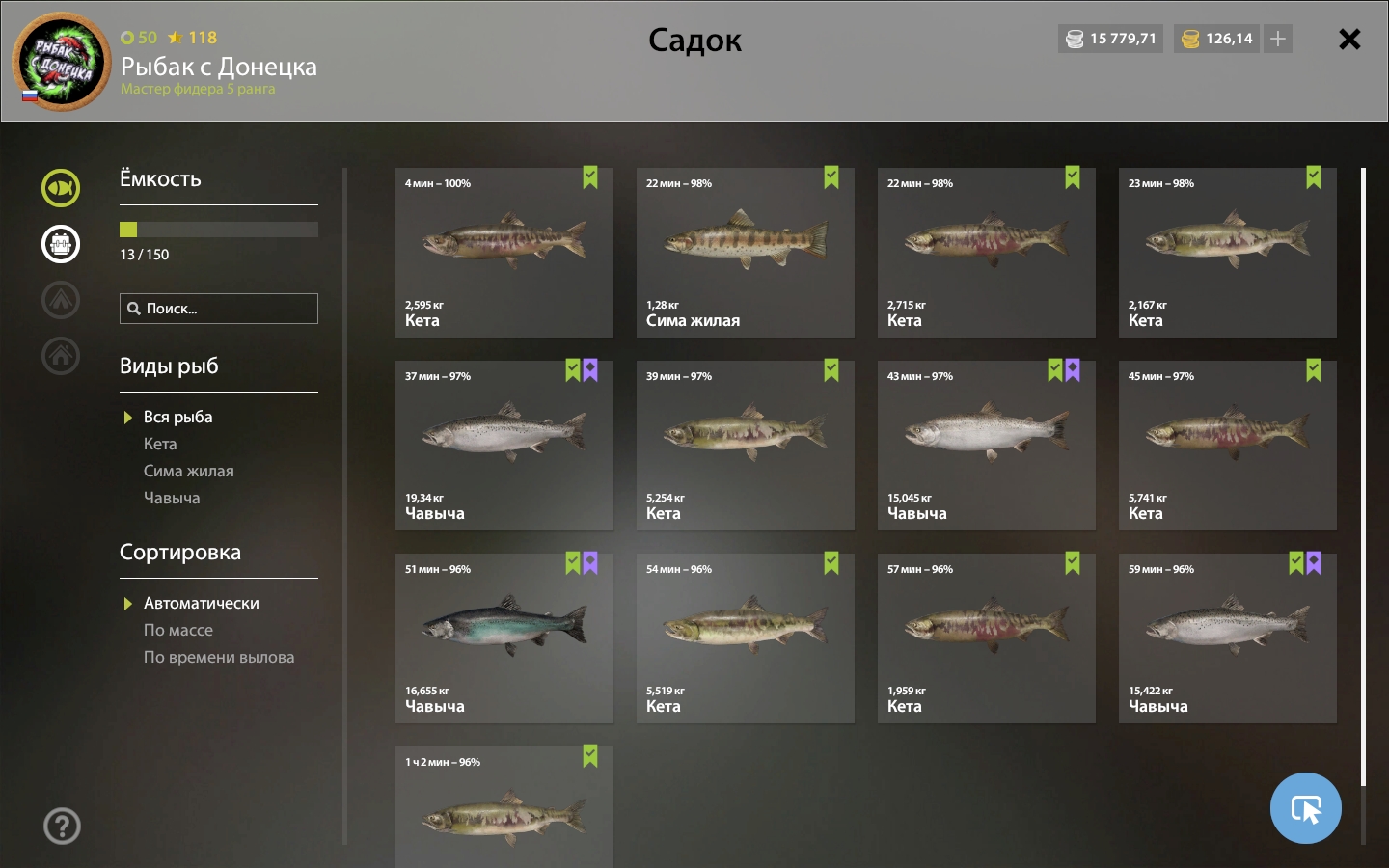Select the 1,28 кг Сима жилая card
The image size is (1389, 868).
745,252
